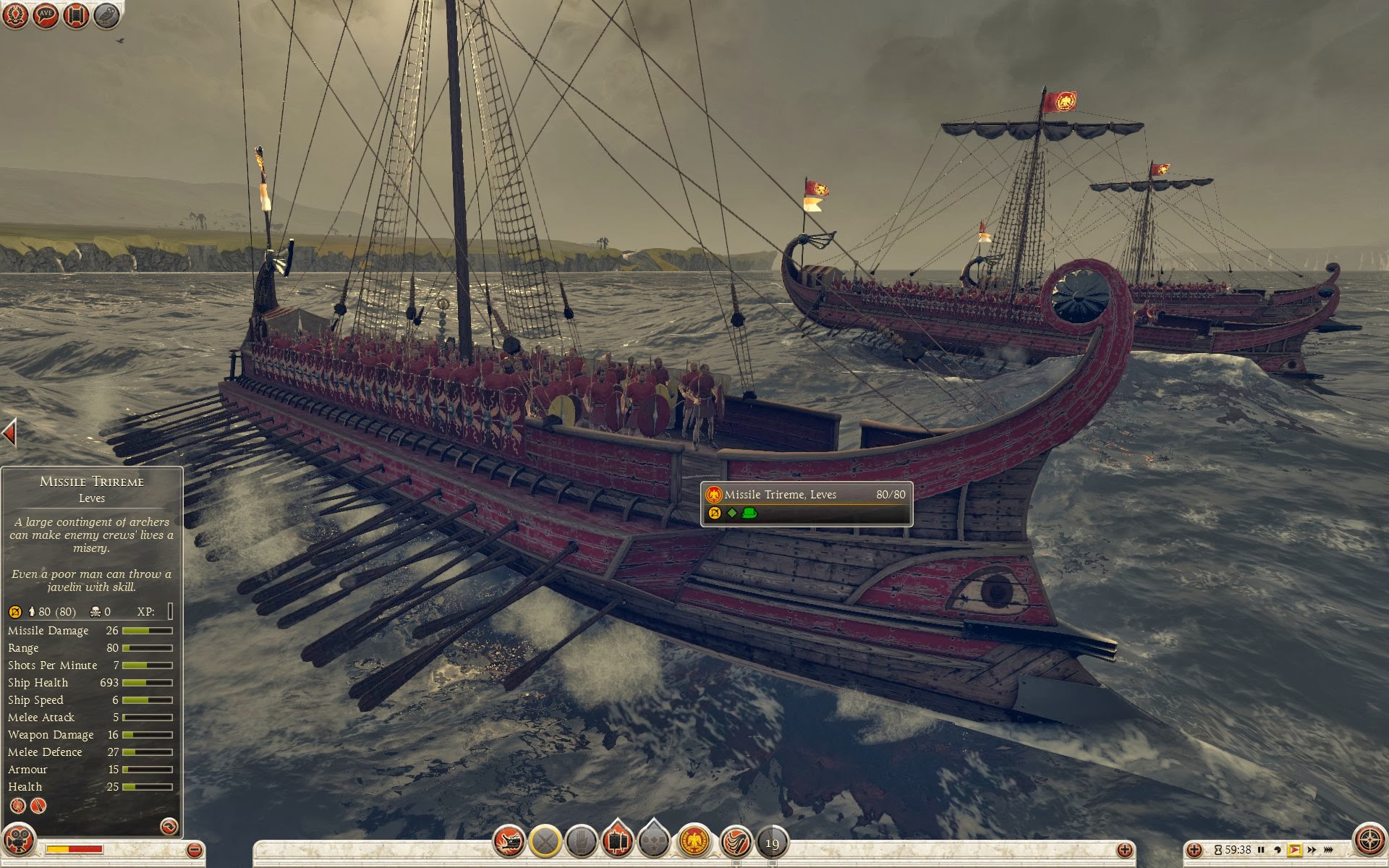
Task: Pause the battle
Action: (1261, 849)
